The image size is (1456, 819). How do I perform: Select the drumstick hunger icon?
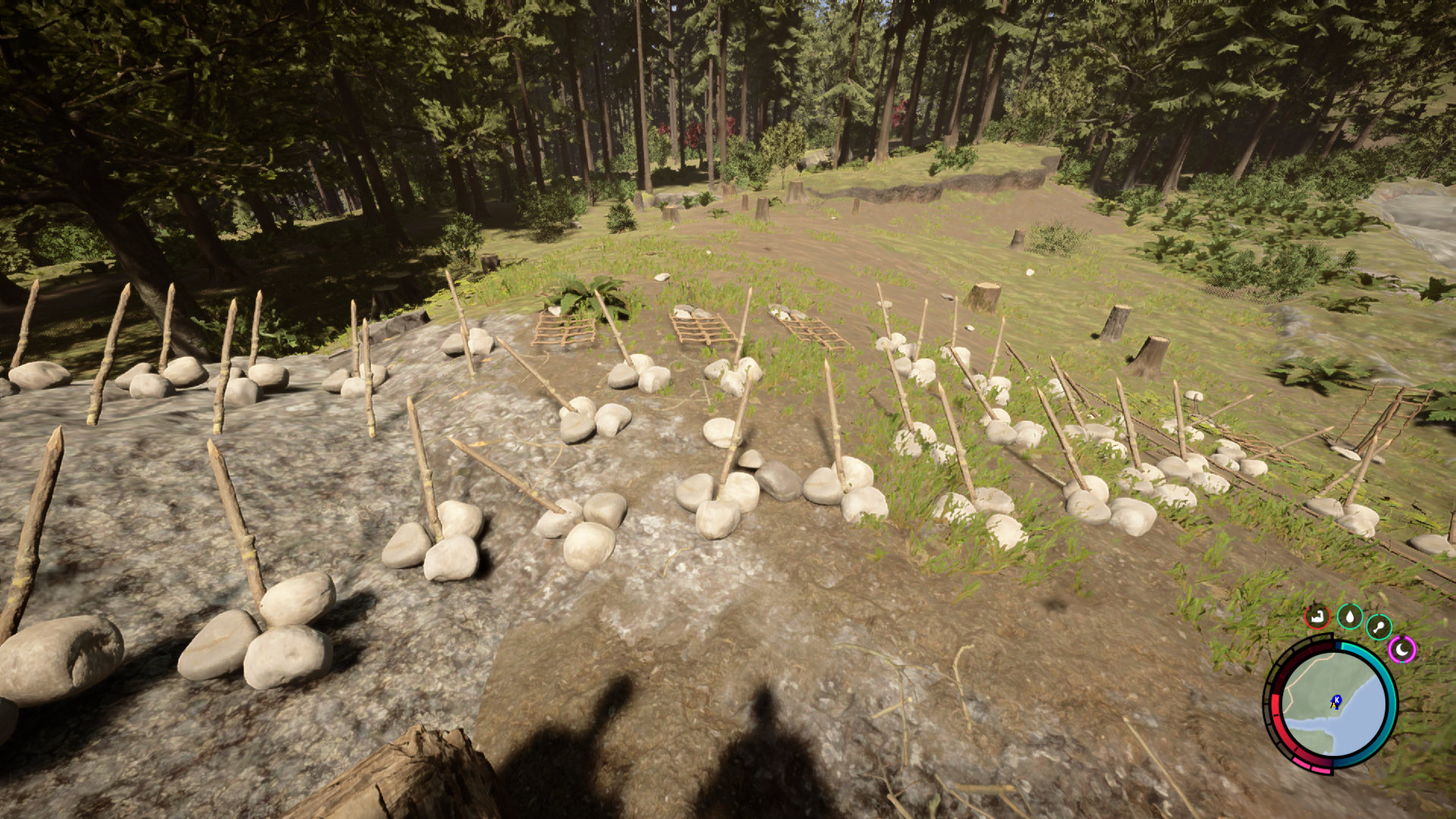(1379, 627)
